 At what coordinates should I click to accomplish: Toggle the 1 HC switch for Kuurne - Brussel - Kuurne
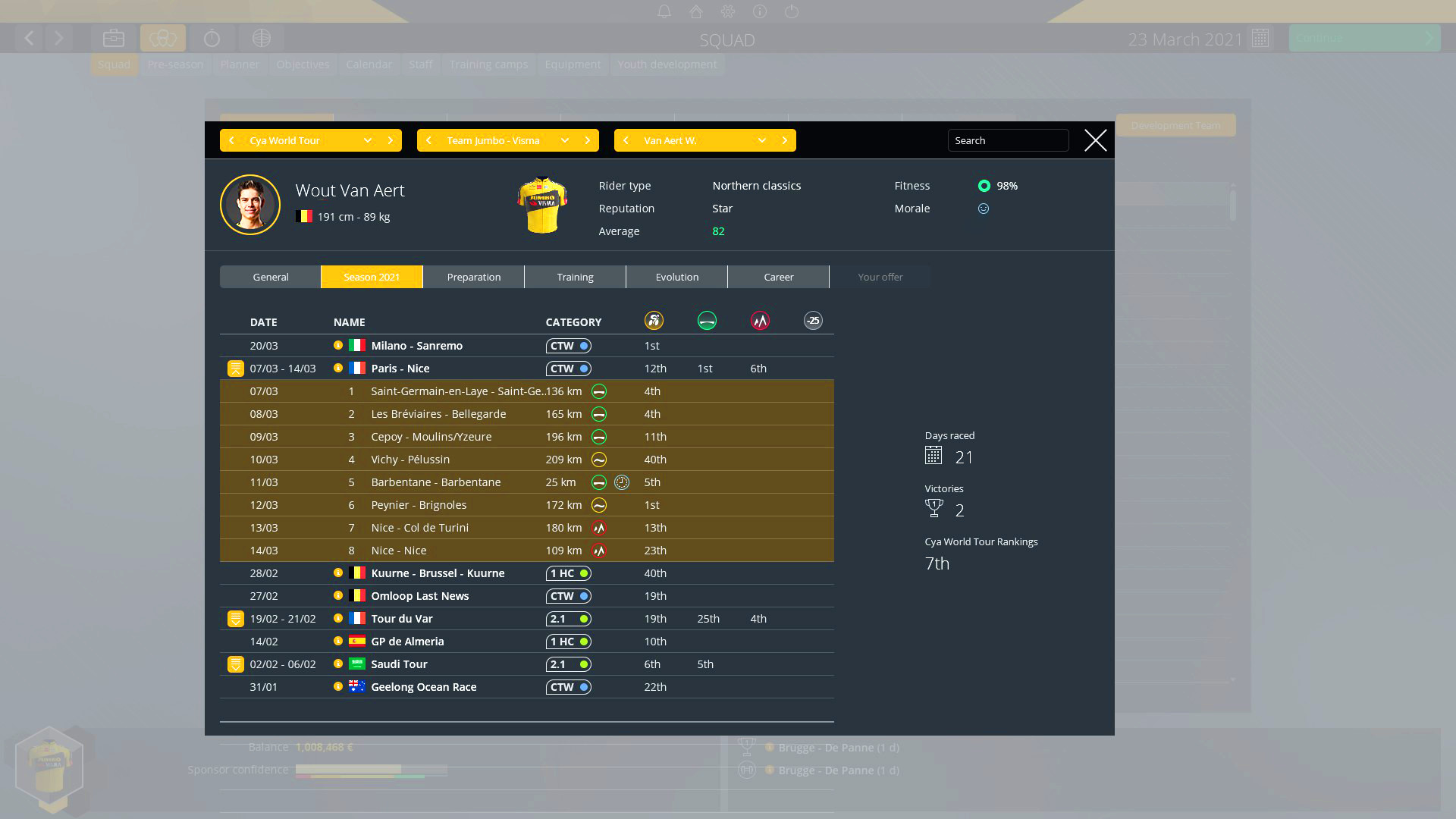click(568, 573)
